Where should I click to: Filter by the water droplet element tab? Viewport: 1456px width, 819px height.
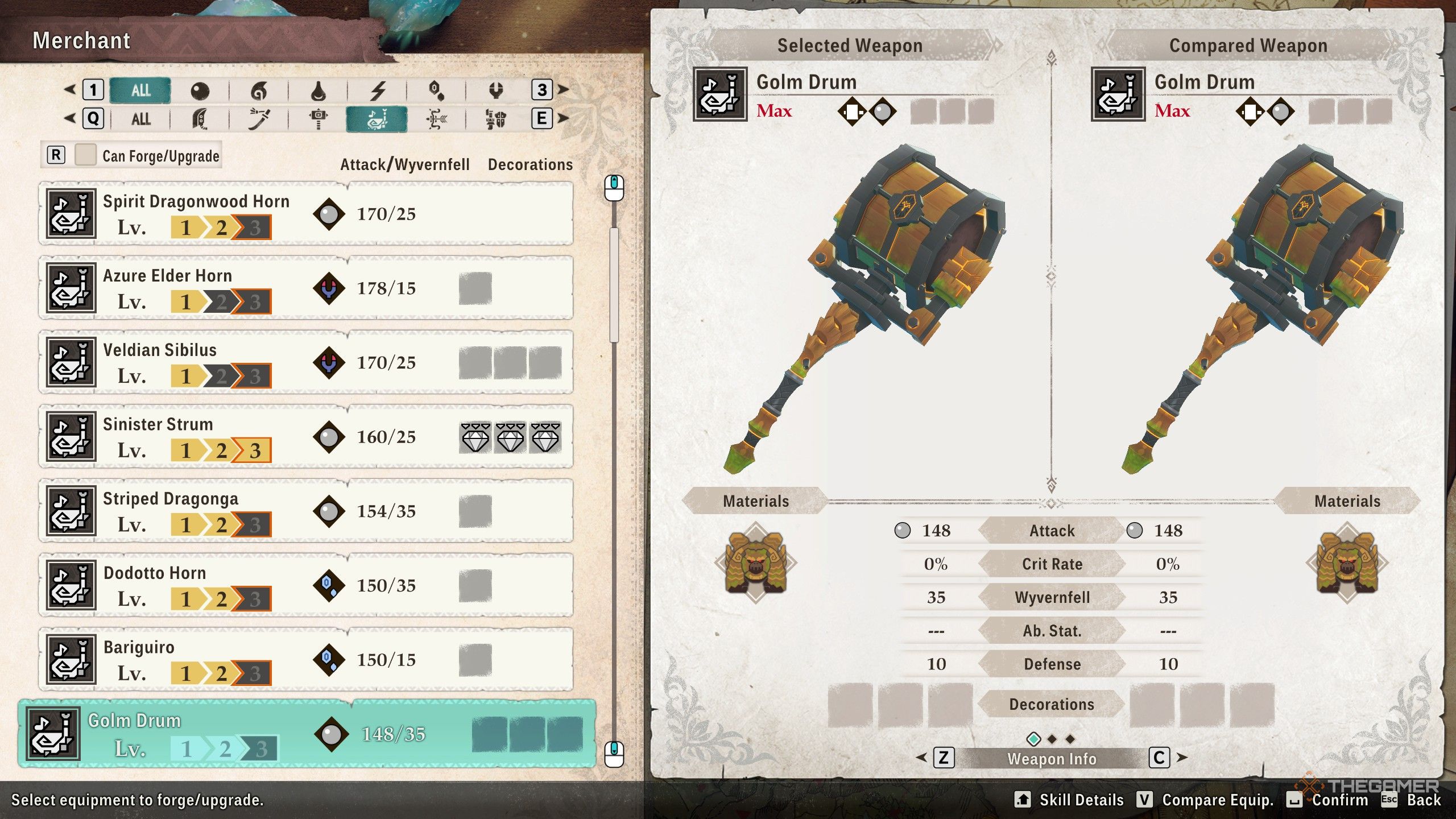pyautogui.click(x=318, y=90)
